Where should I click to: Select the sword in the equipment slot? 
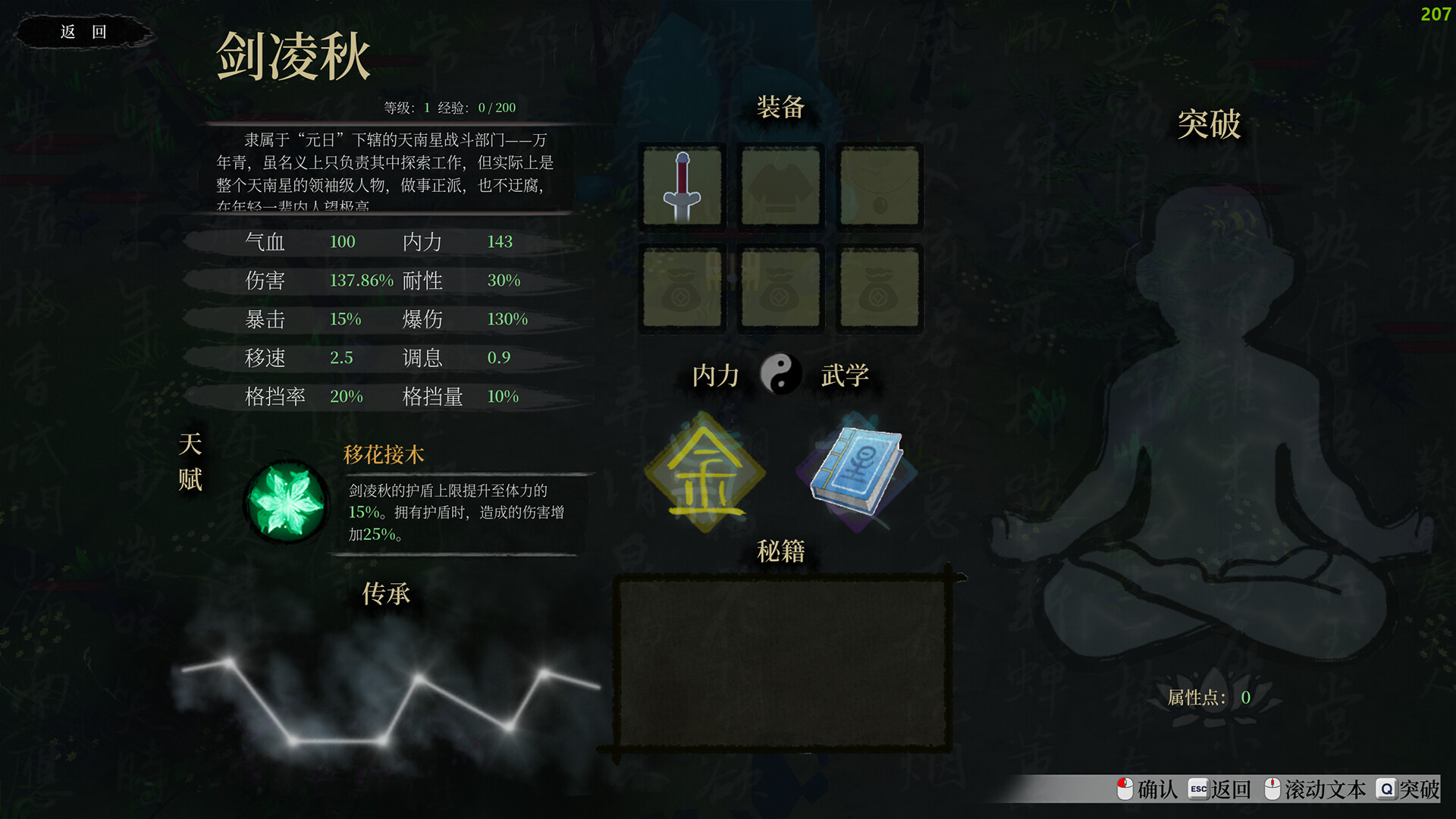[x=681, y=186]
